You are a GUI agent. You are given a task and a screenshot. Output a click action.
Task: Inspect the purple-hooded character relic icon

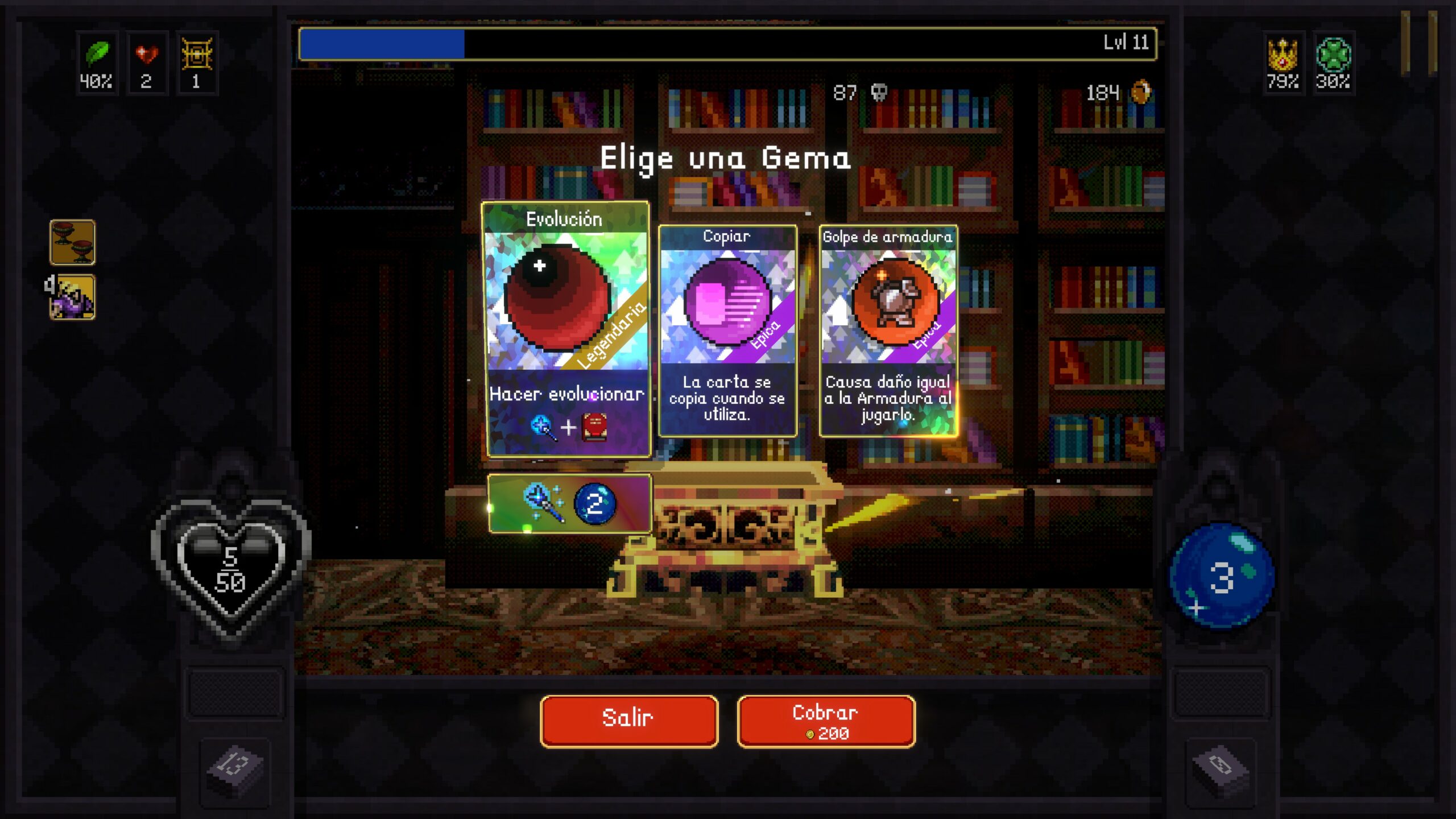coord(72,297)
